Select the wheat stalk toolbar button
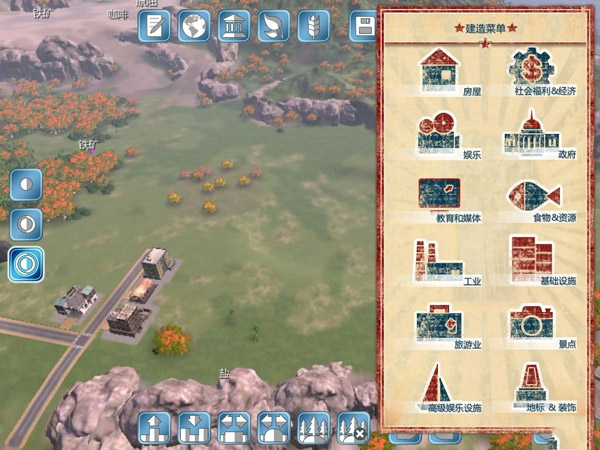 (312, 26)
